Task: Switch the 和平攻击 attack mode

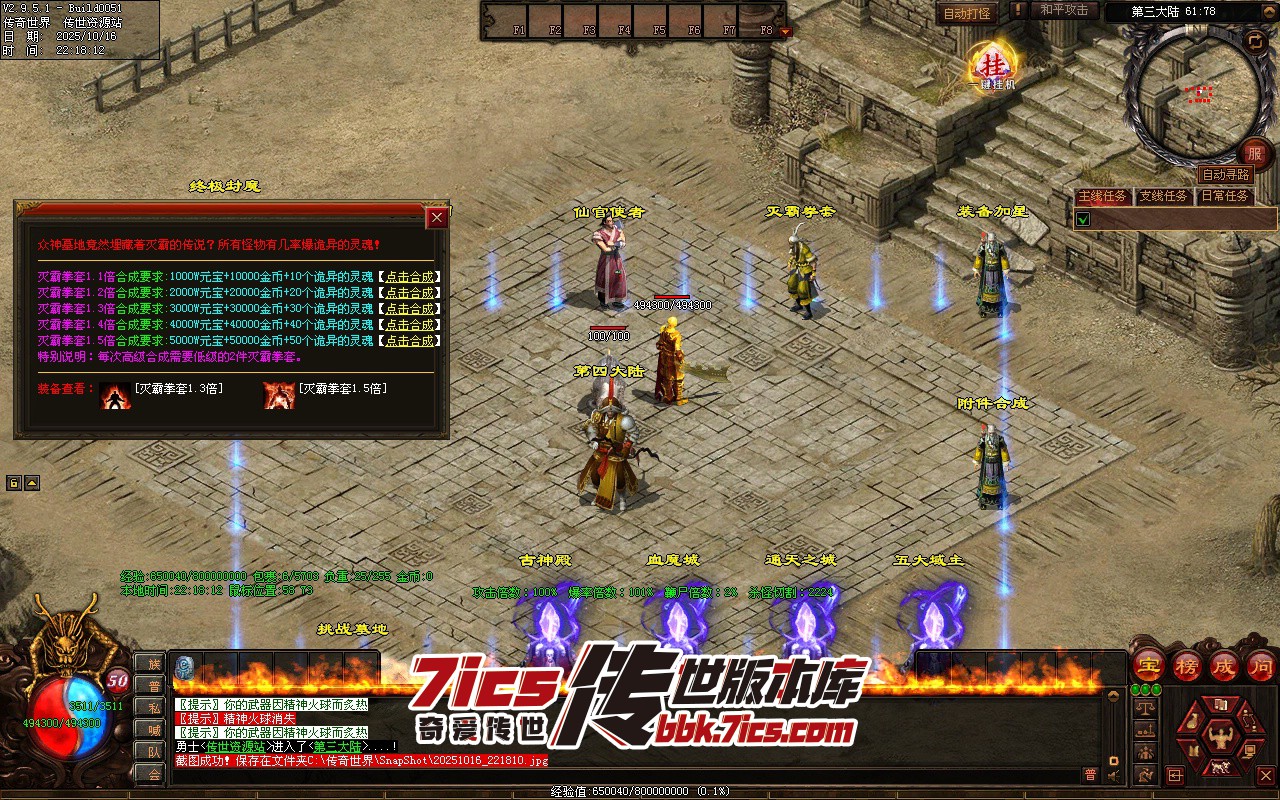Action: click(1064, 10)
